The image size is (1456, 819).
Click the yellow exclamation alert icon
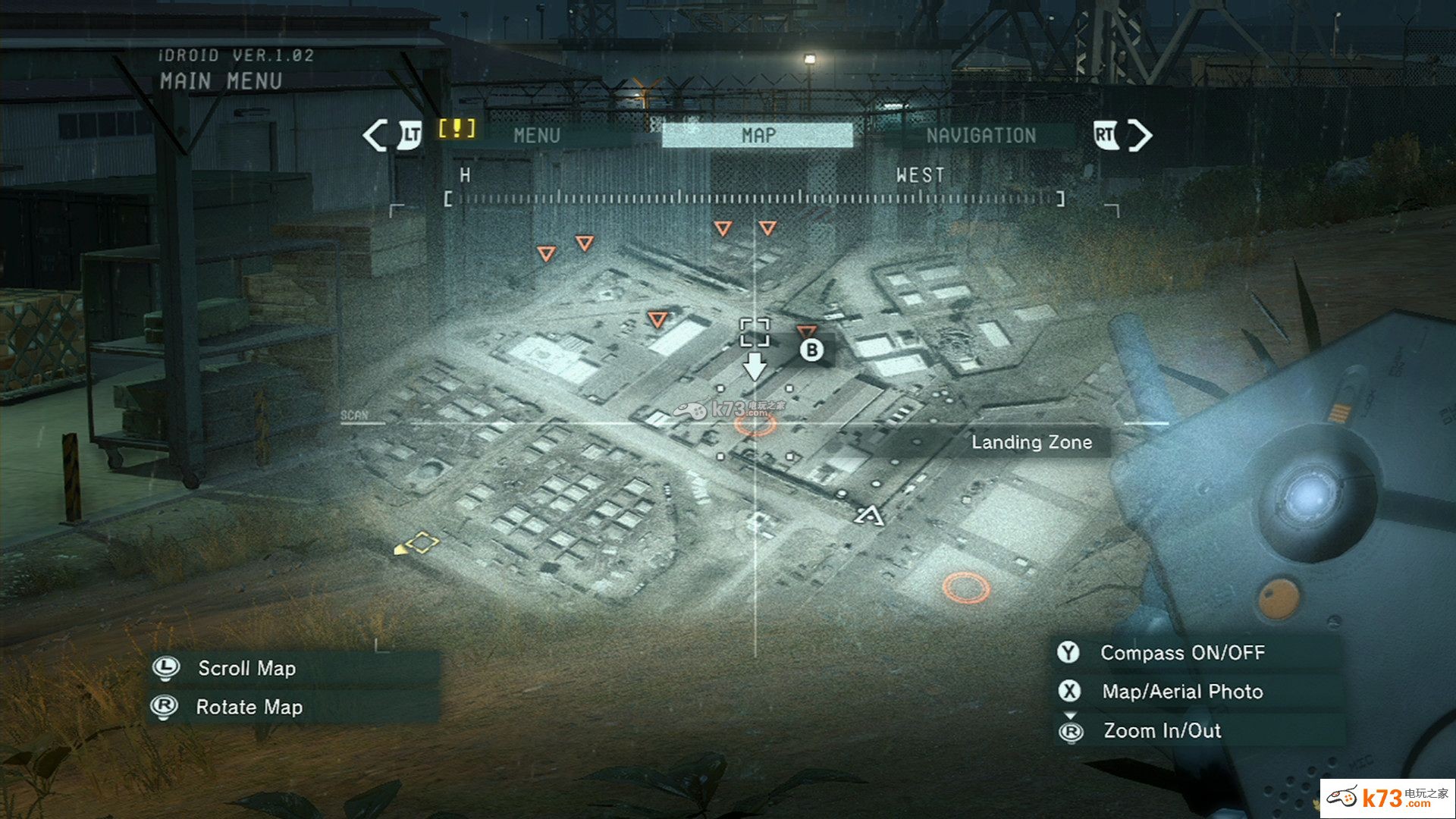tap(457, 128)
